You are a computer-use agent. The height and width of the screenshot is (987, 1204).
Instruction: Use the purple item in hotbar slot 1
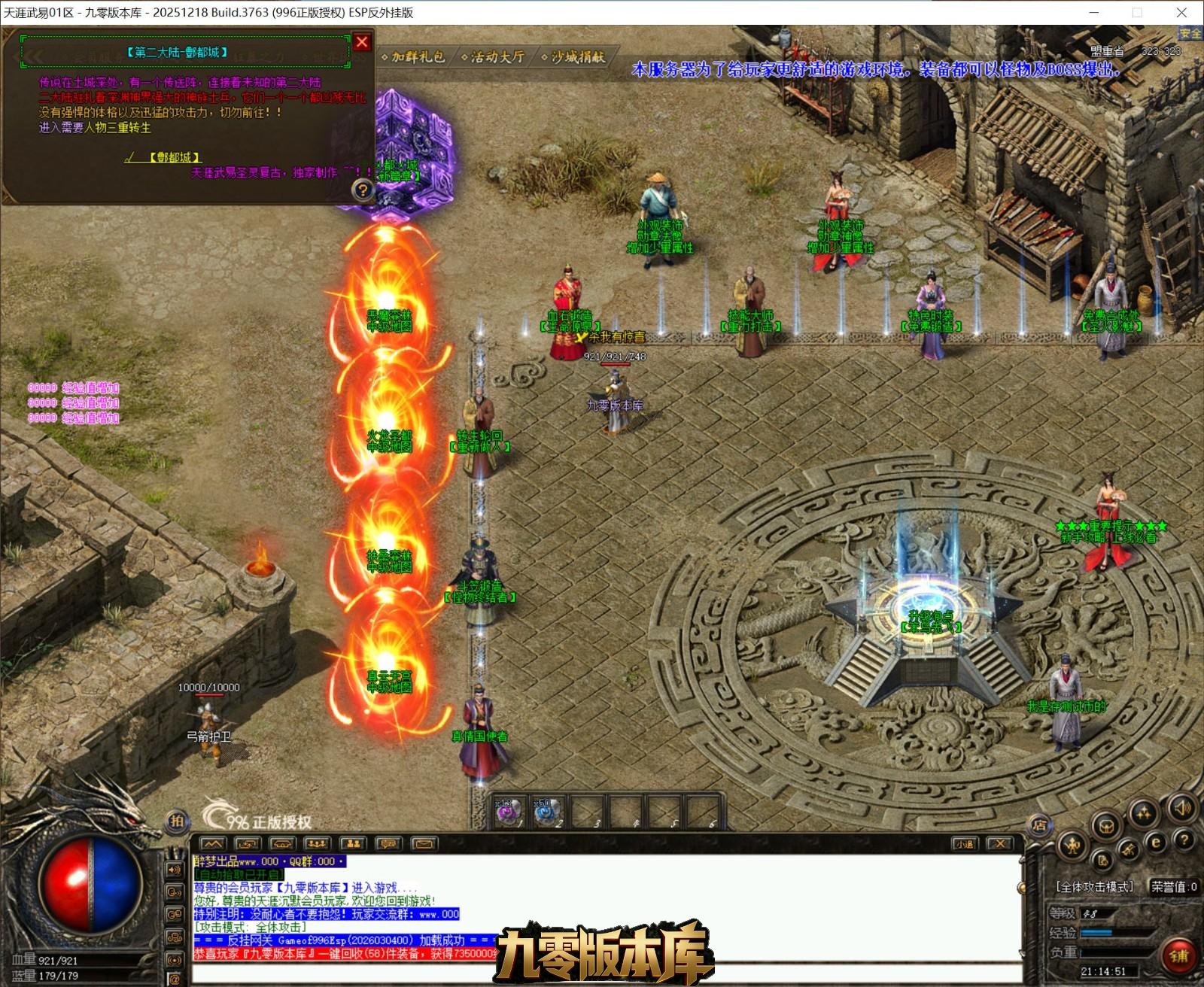508,812
